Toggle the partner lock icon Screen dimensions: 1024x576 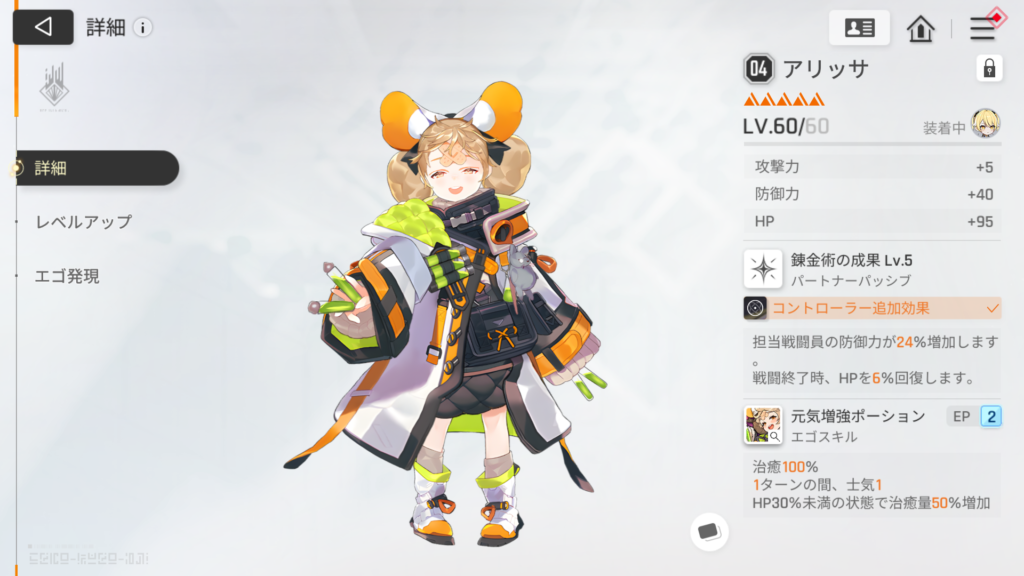(x=988, y=68)
